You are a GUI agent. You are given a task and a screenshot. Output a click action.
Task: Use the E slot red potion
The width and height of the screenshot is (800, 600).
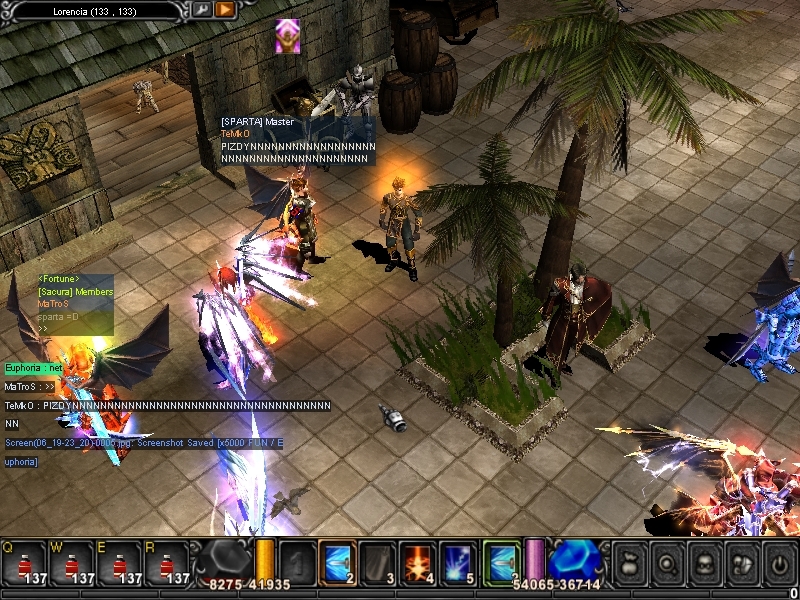pos(120,564)
